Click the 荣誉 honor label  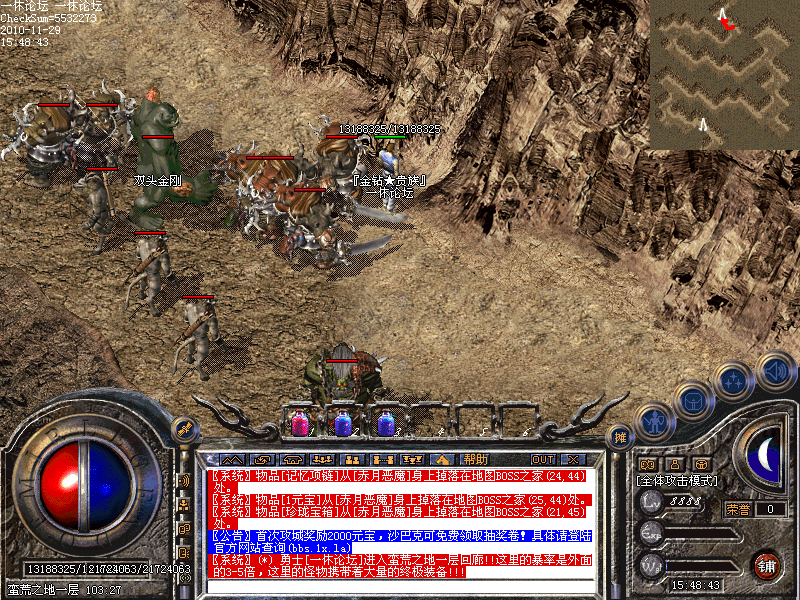pyautogui.click(x=738, y=509)
